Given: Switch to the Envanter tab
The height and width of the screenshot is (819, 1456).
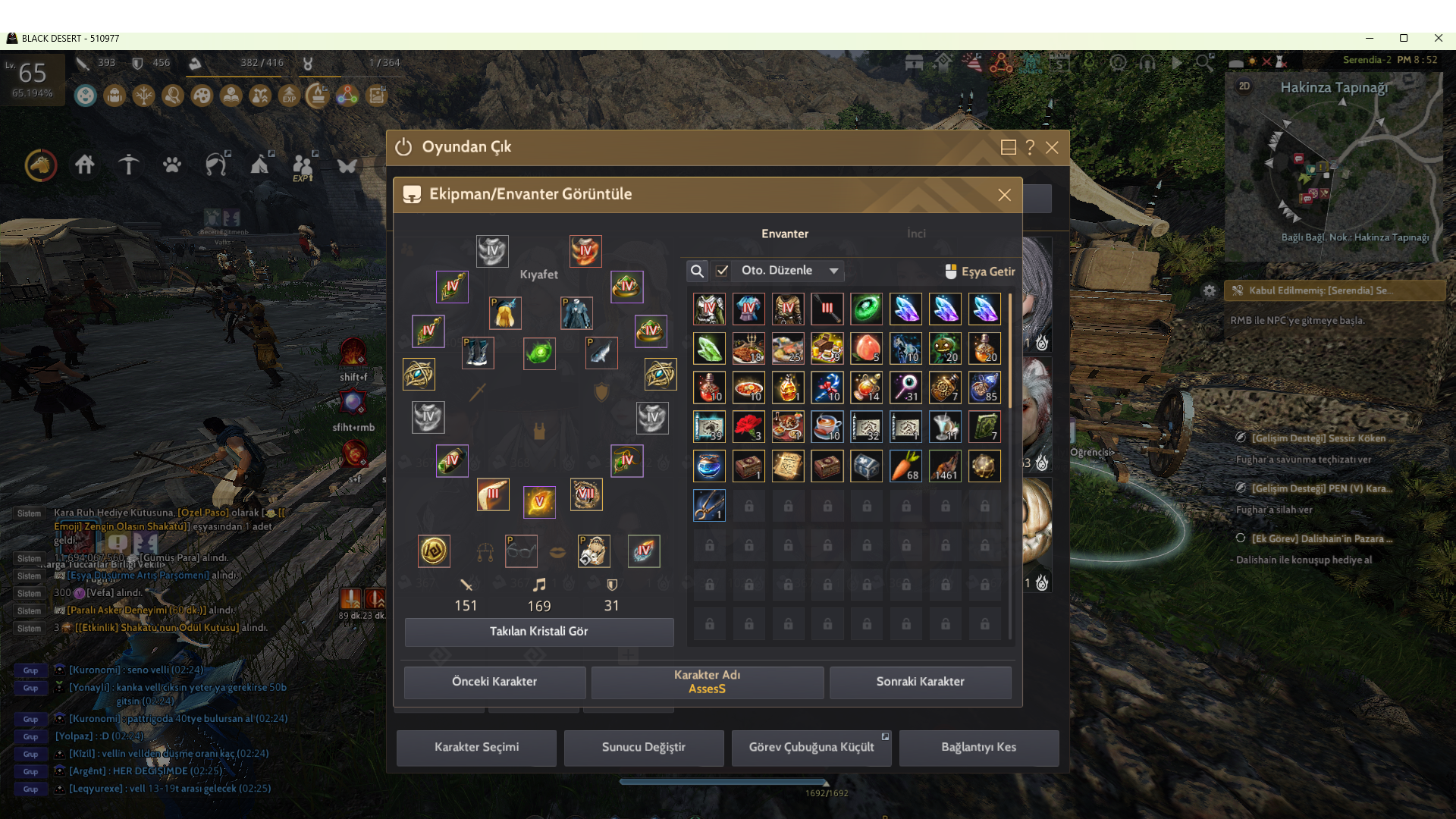Looking at the screenshot, I should tap(785, 234).
